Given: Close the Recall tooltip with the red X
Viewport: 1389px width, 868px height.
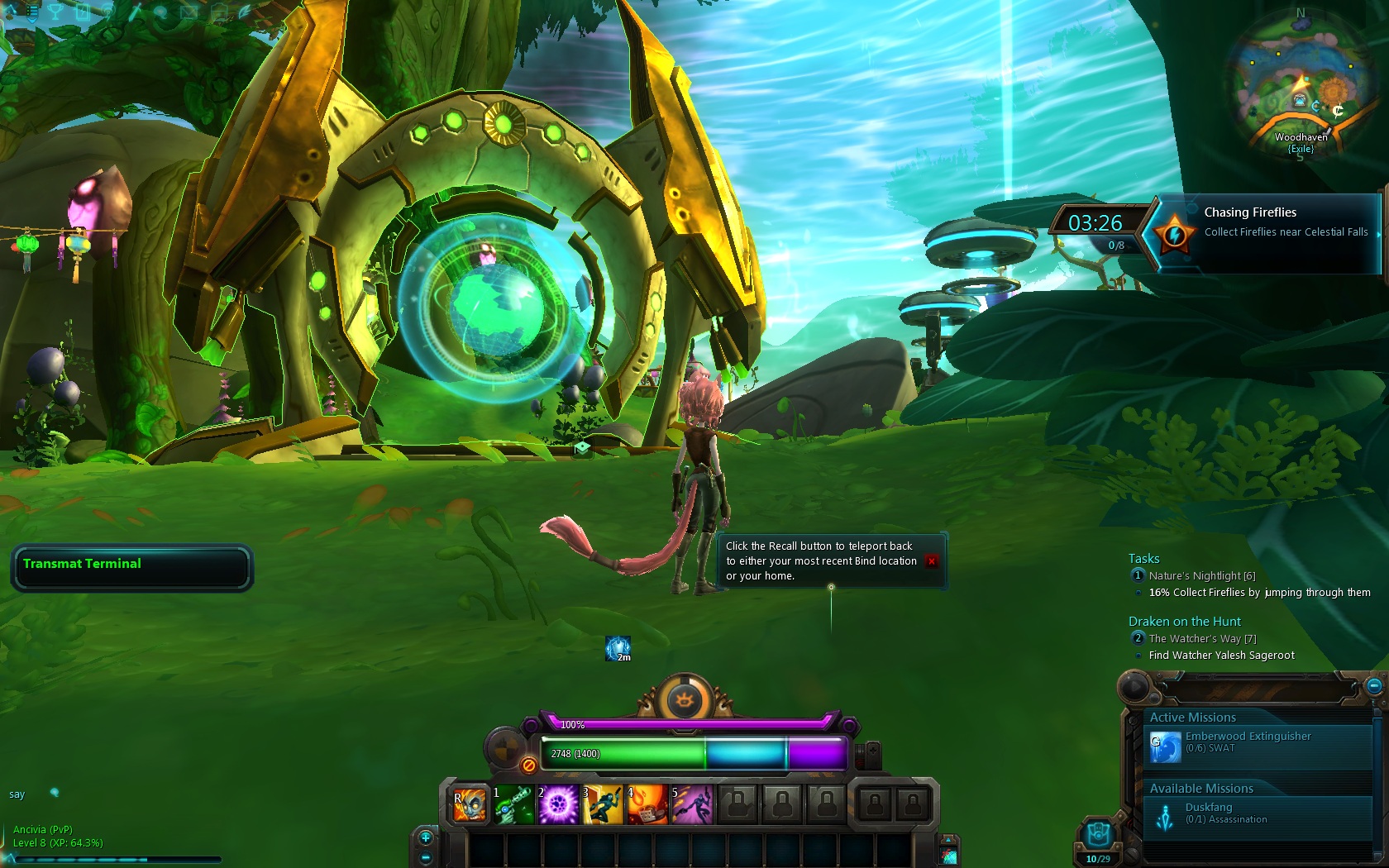Looking at the screenshot, I should coord(933,561).
